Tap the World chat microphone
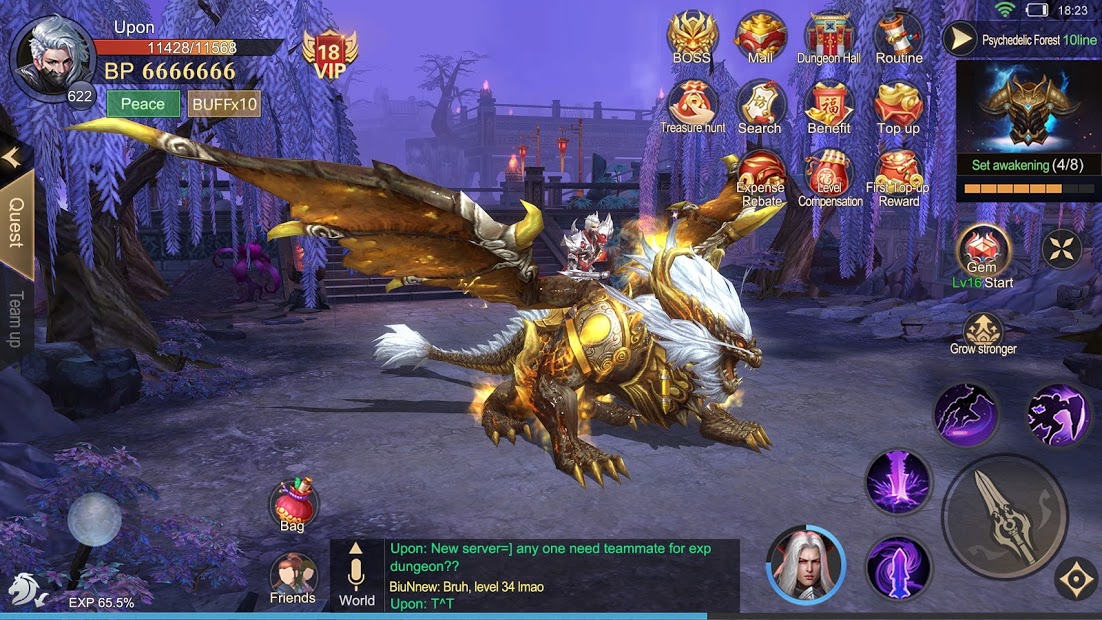Viewport: 1102px width, 620px height. pos(357,574)
